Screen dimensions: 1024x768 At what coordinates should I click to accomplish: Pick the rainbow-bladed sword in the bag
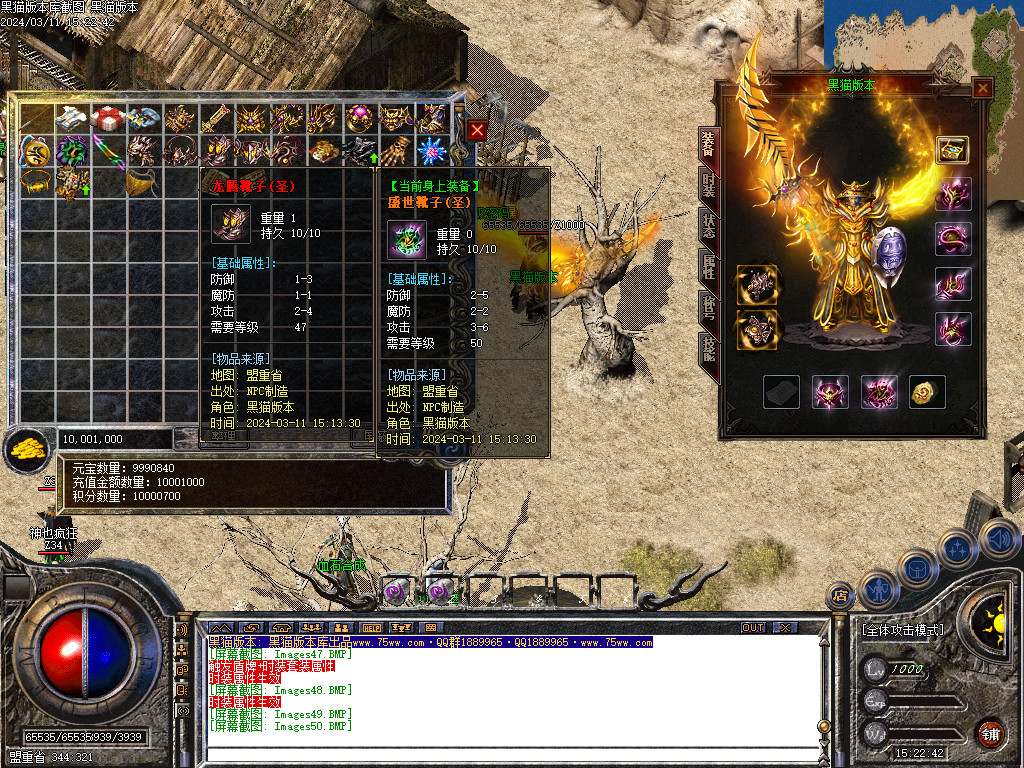[x=107, y=151]
